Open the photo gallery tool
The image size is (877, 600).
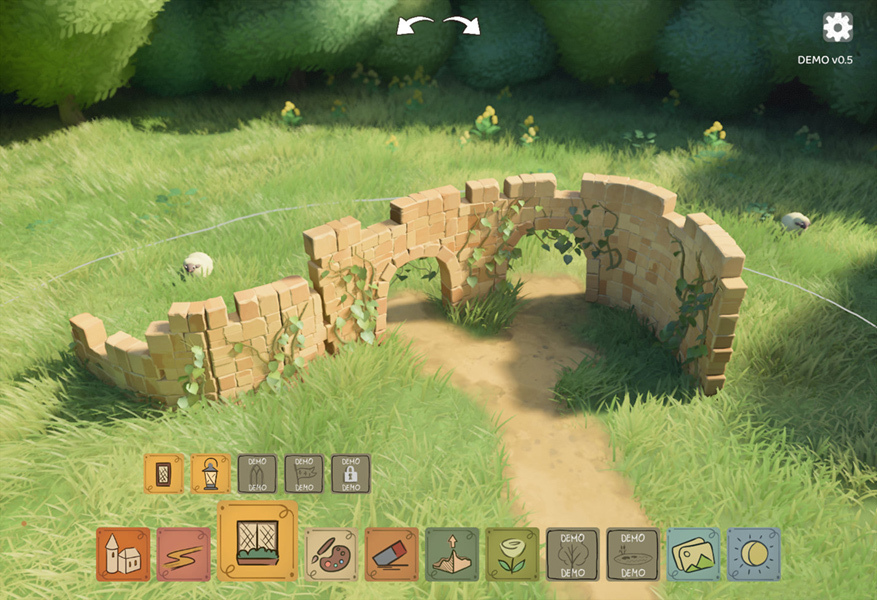click(693, 554)
